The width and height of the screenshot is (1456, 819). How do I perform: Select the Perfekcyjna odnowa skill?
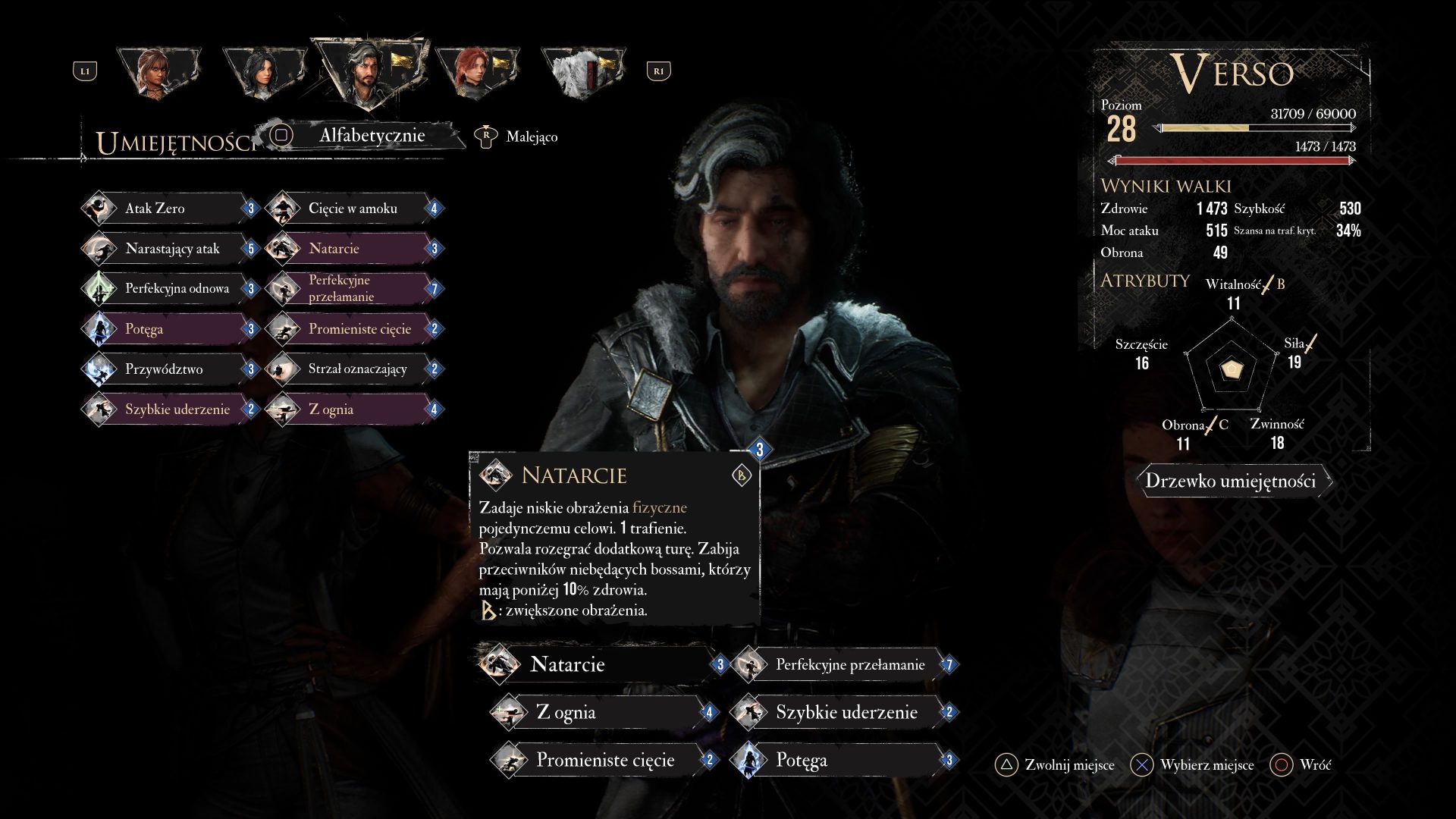coord(176,289)
